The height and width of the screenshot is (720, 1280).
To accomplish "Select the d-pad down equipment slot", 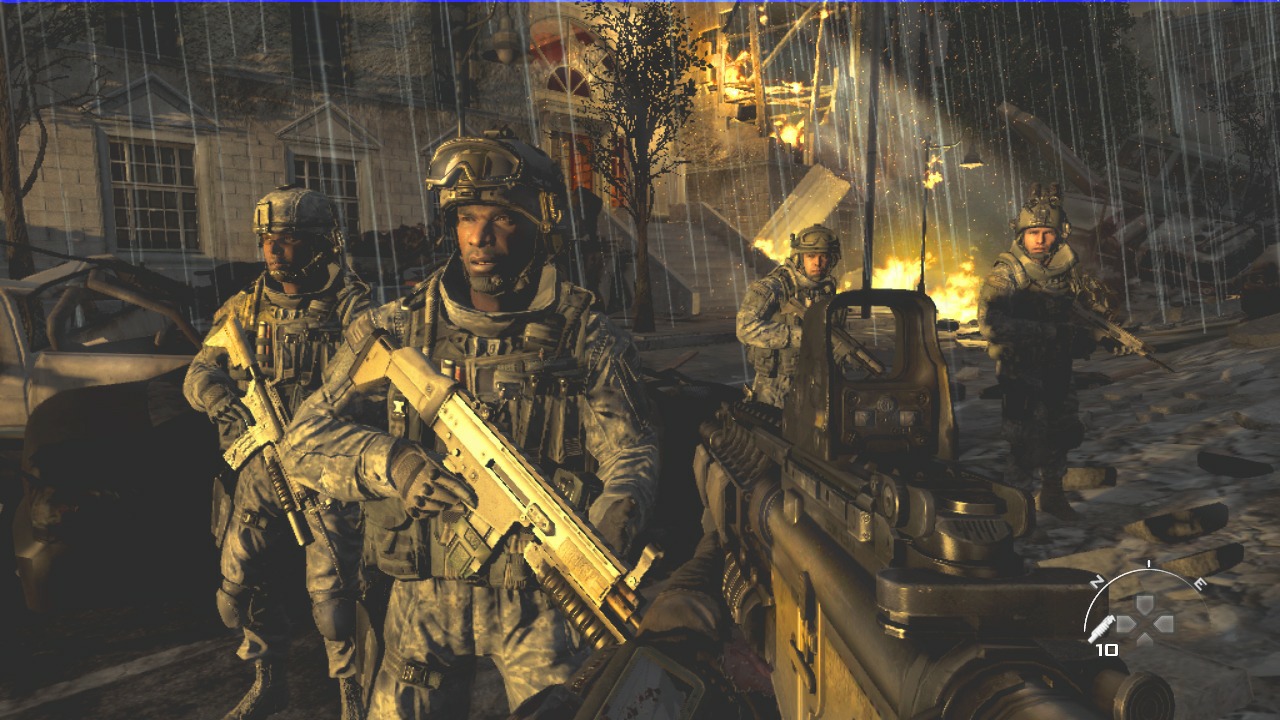I will (x=1145, y=638).
